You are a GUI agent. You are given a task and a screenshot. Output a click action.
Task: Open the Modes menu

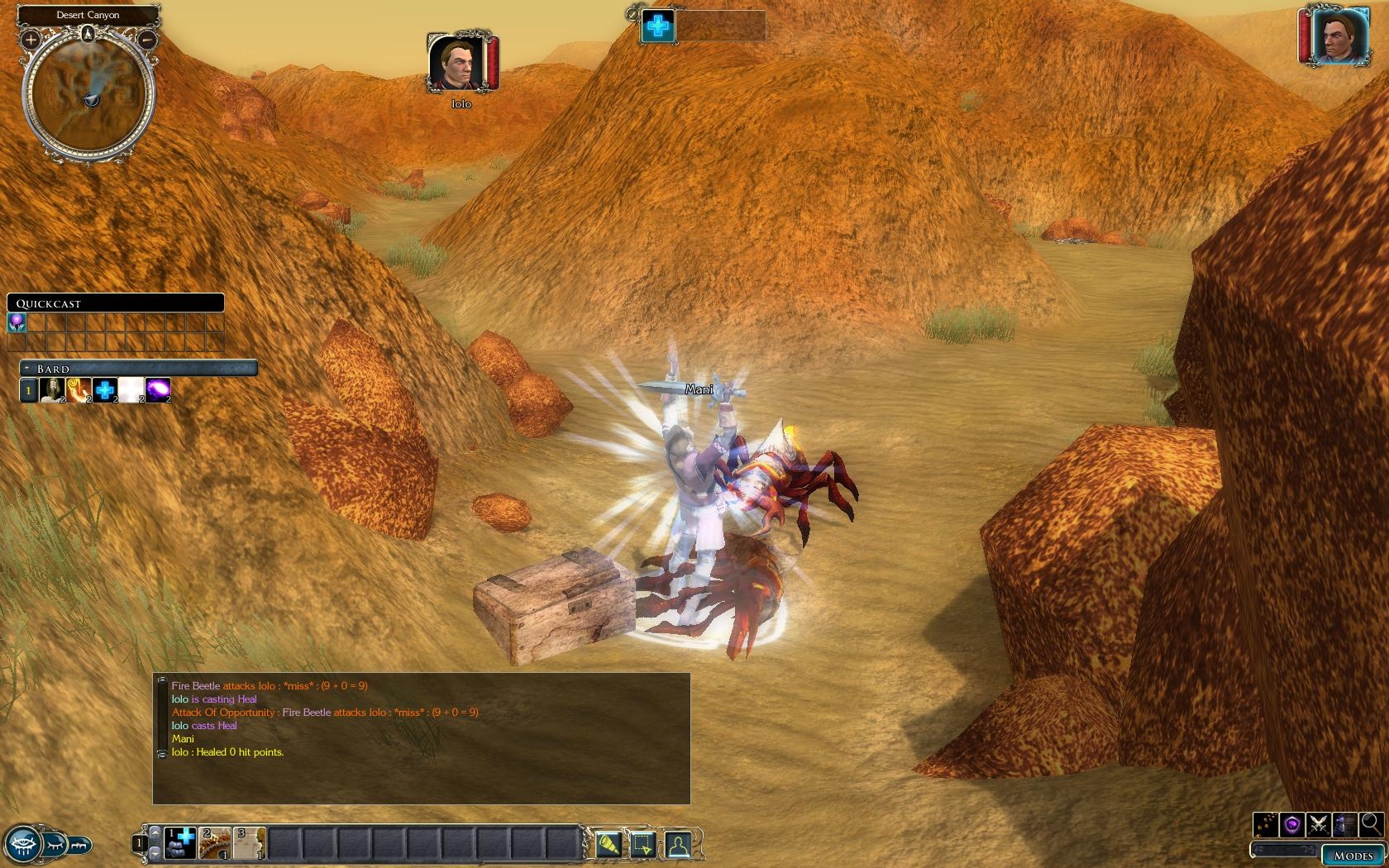coord(1353,856)
